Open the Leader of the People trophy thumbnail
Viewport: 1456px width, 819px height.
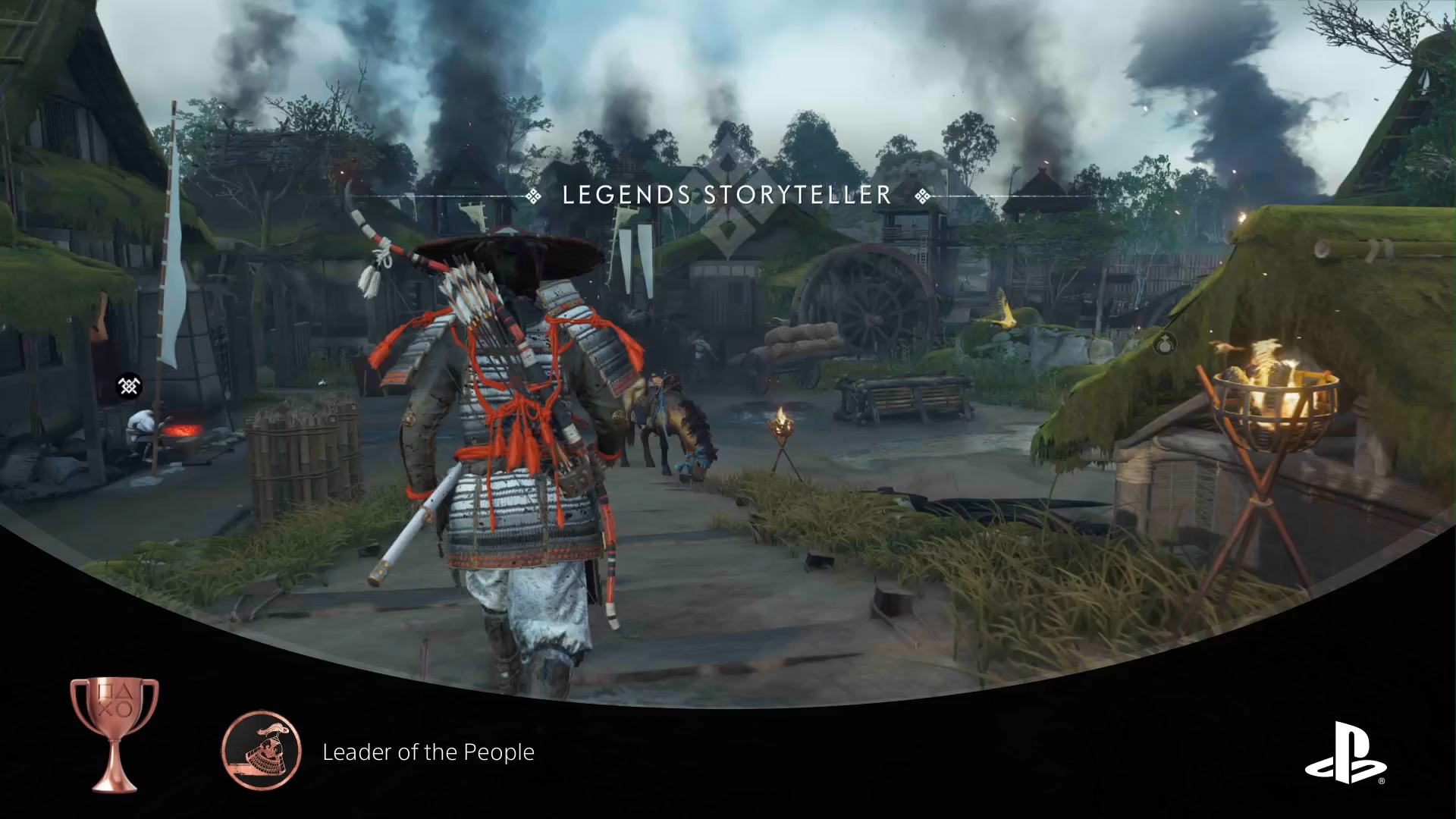tap(262, 751)
